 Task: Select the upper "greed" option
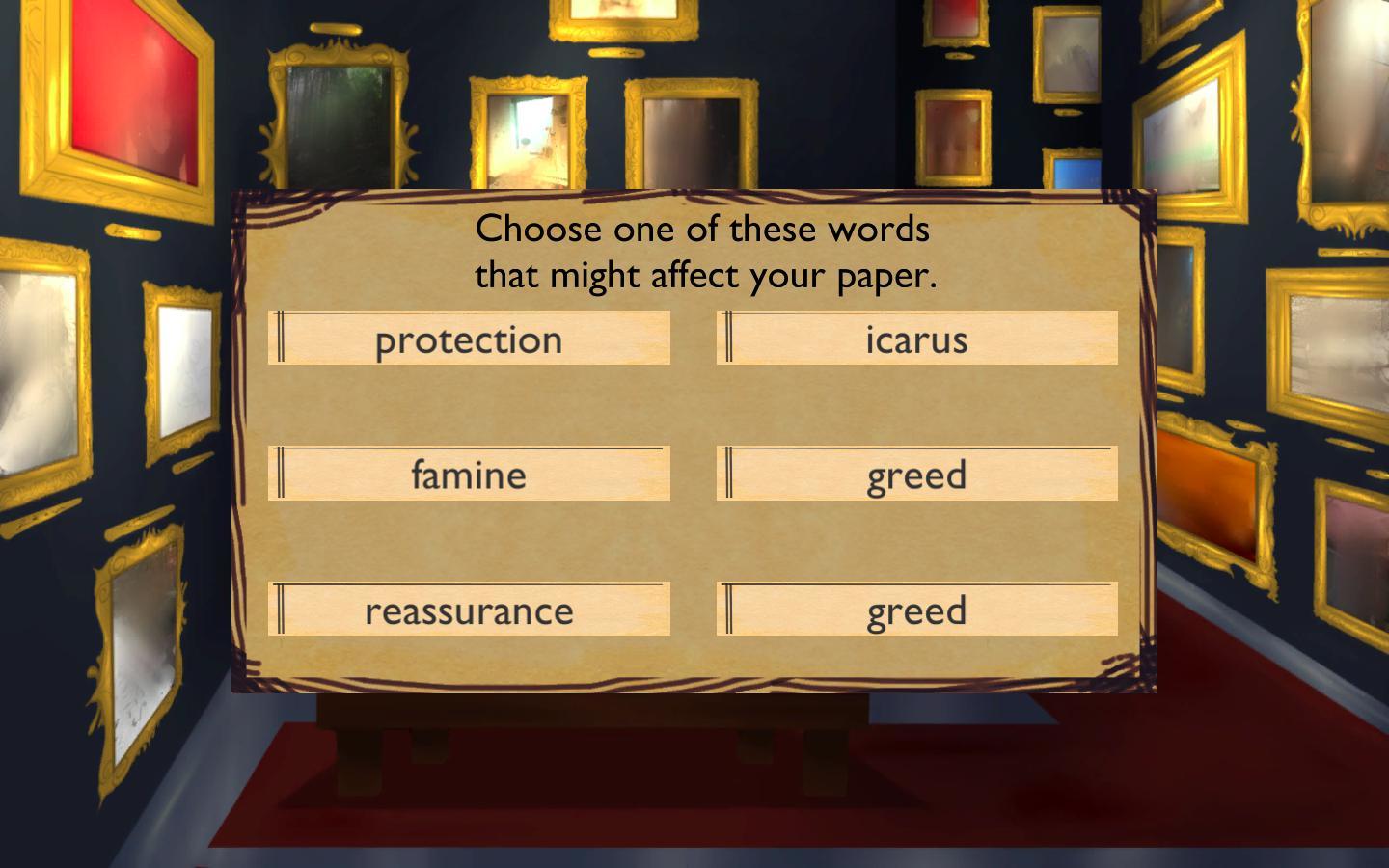click(x=916, y=474)
